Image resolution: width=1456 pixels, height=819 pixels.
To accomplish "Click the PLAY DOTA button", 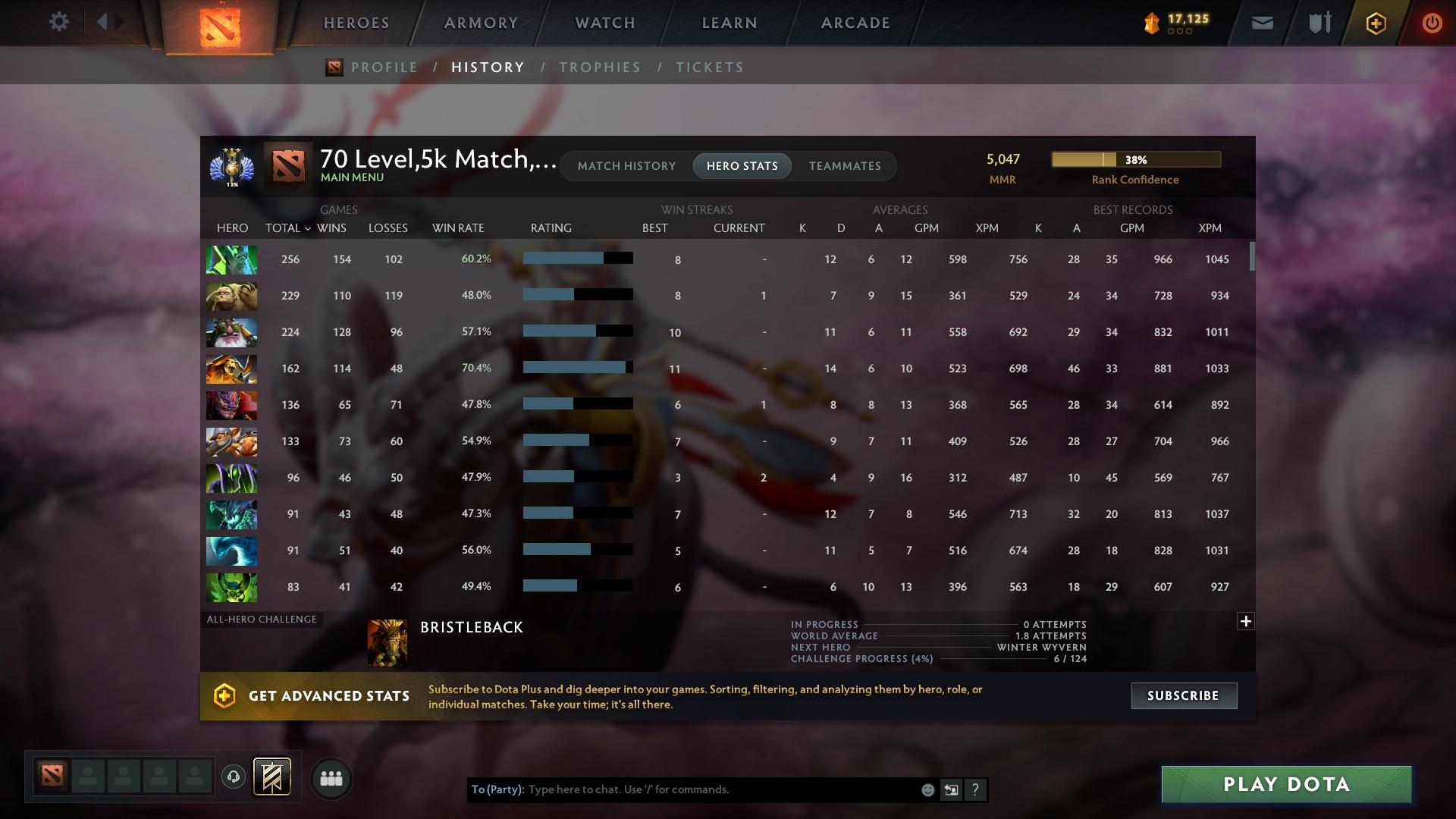I will [x=1285, y=785].
